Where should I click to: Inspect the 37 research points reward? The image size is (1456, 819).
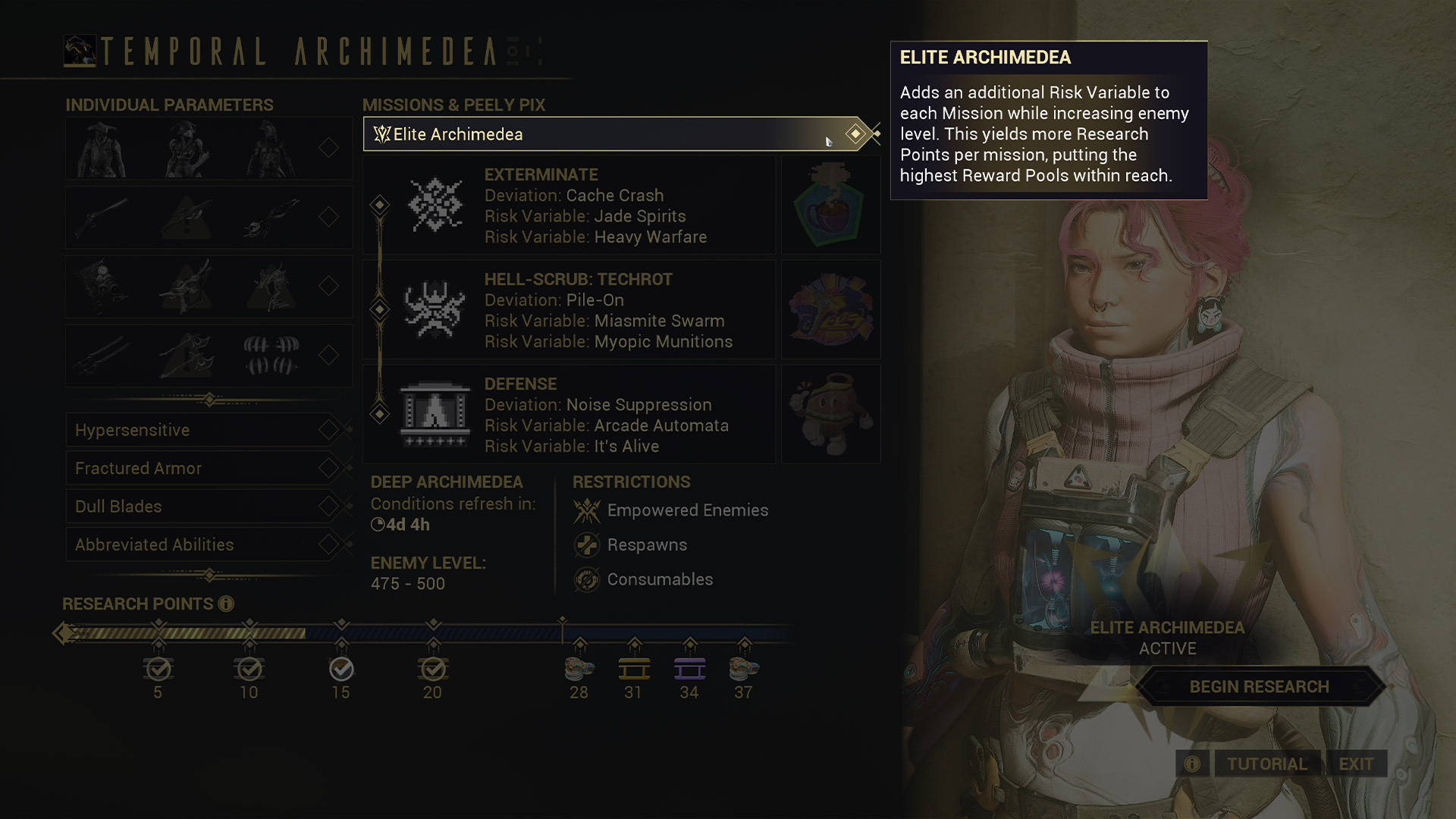tap(744, 670)
